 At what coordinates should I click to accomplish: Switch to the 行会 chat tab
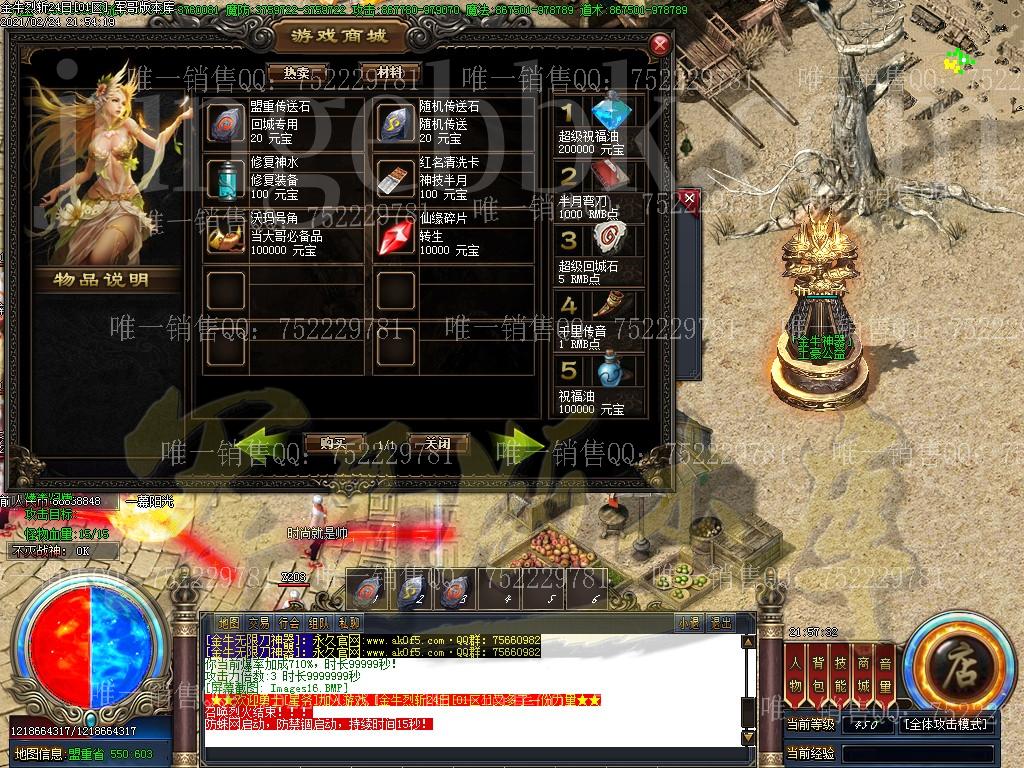(x=289, y=623)
